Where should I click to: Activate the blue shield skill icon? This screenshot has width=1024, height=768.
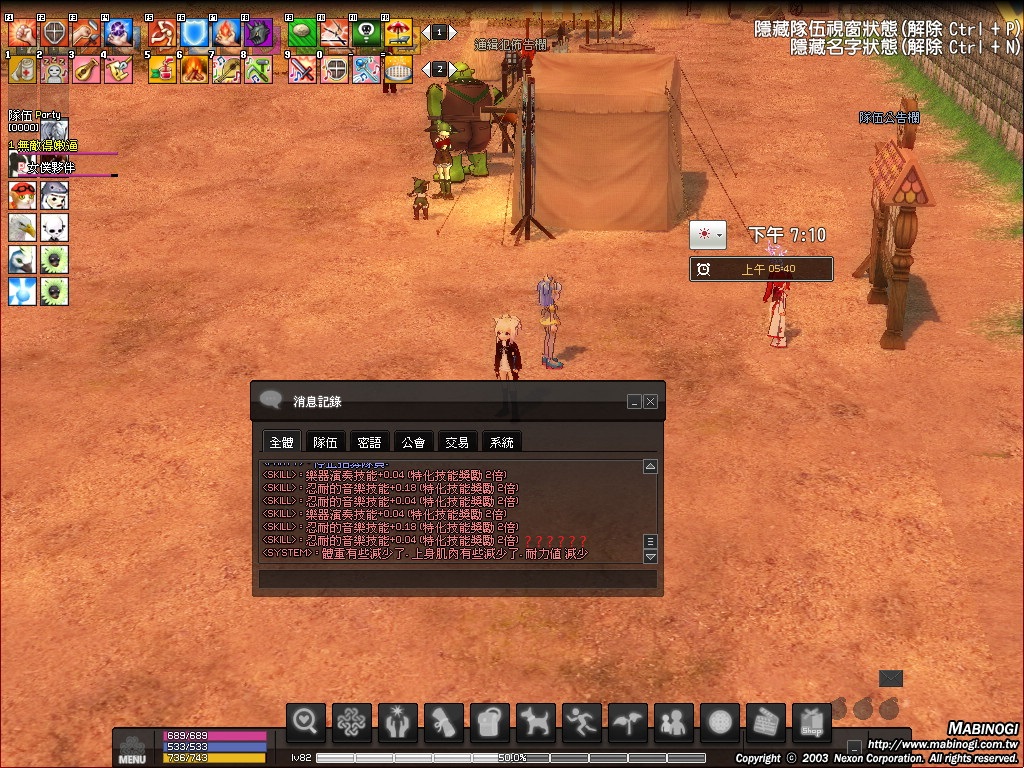click(193, 33)
